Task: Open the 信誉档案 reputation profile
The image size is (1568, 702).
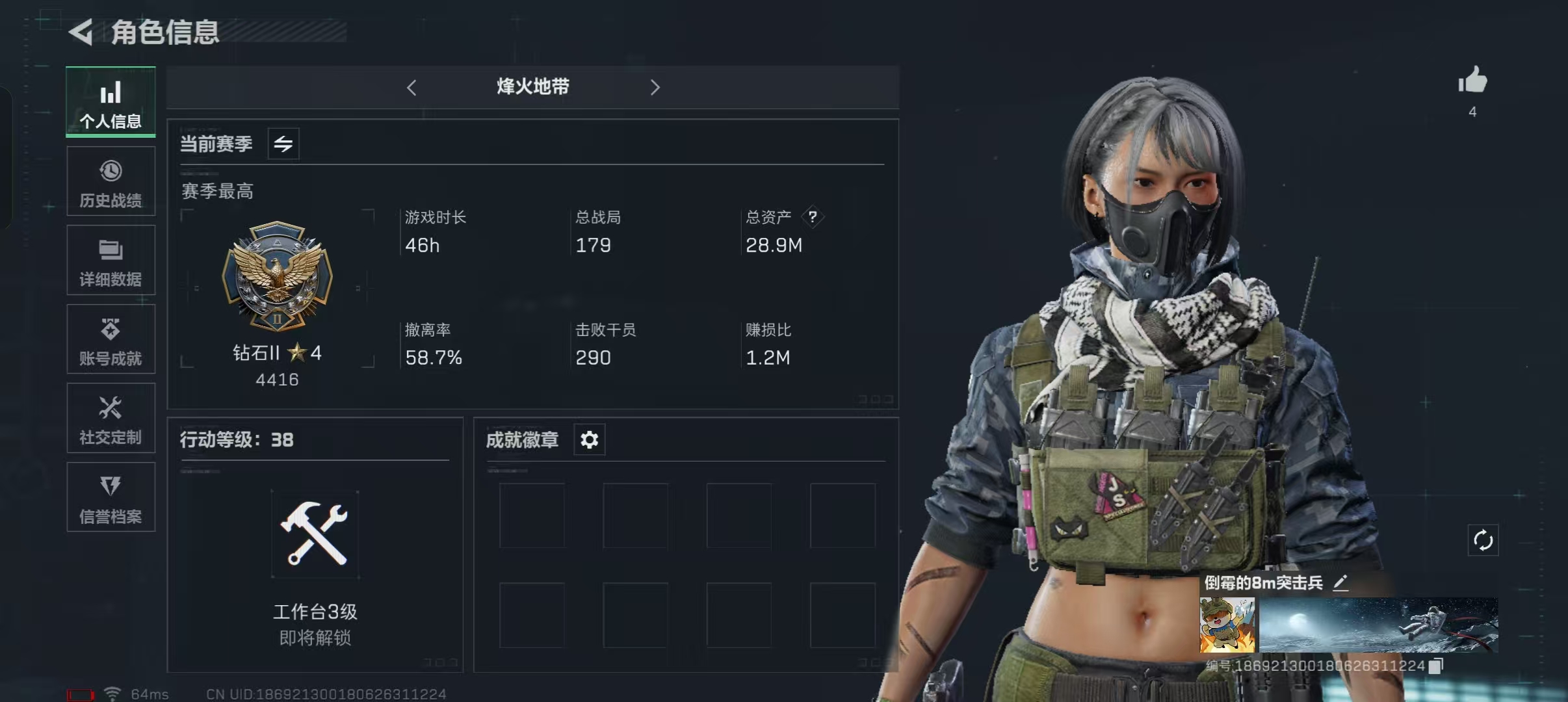Action: click(x=111, y=497)
